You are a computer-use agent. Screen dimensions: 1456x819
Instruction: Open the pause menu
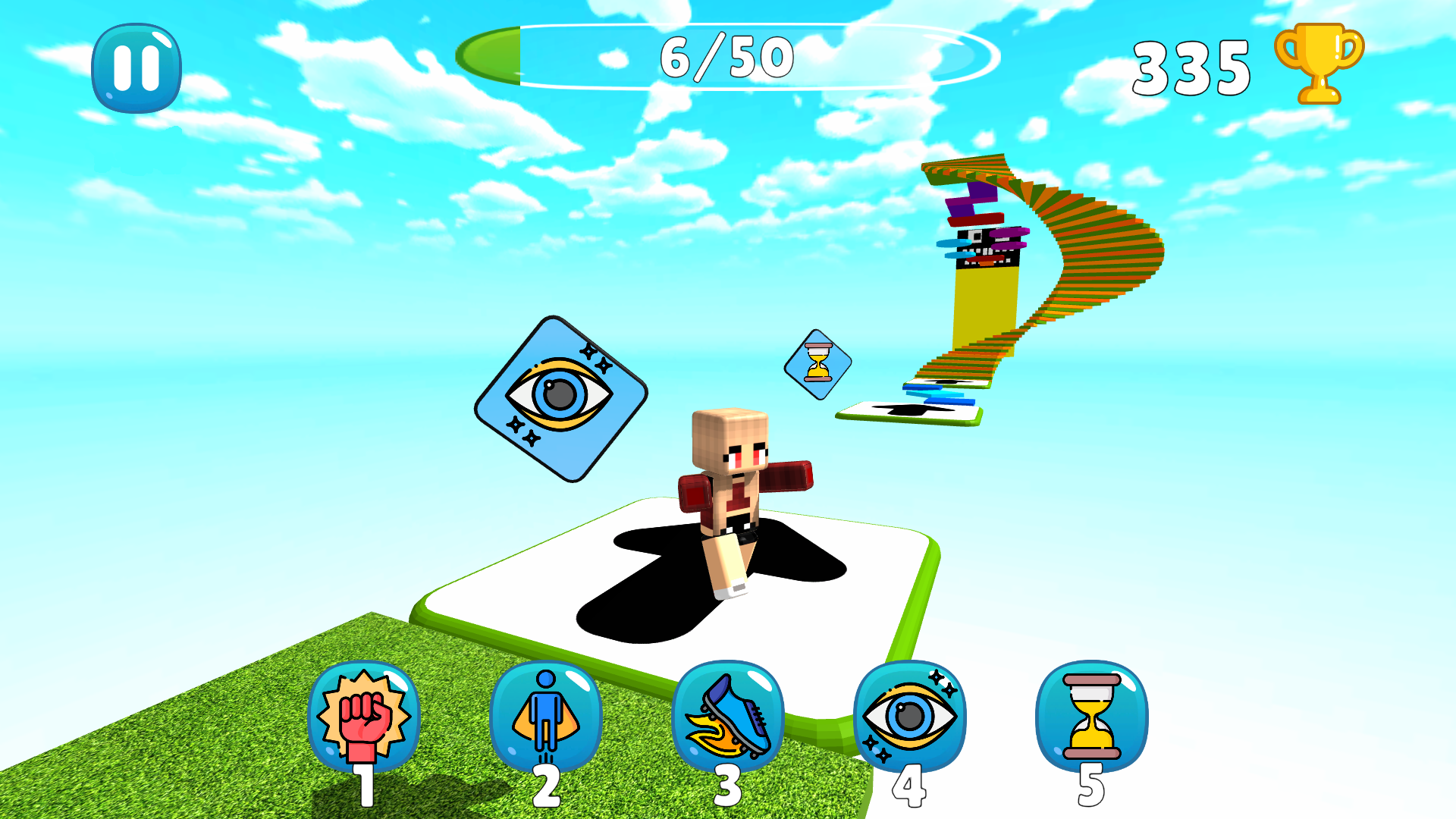click(135, 67)
